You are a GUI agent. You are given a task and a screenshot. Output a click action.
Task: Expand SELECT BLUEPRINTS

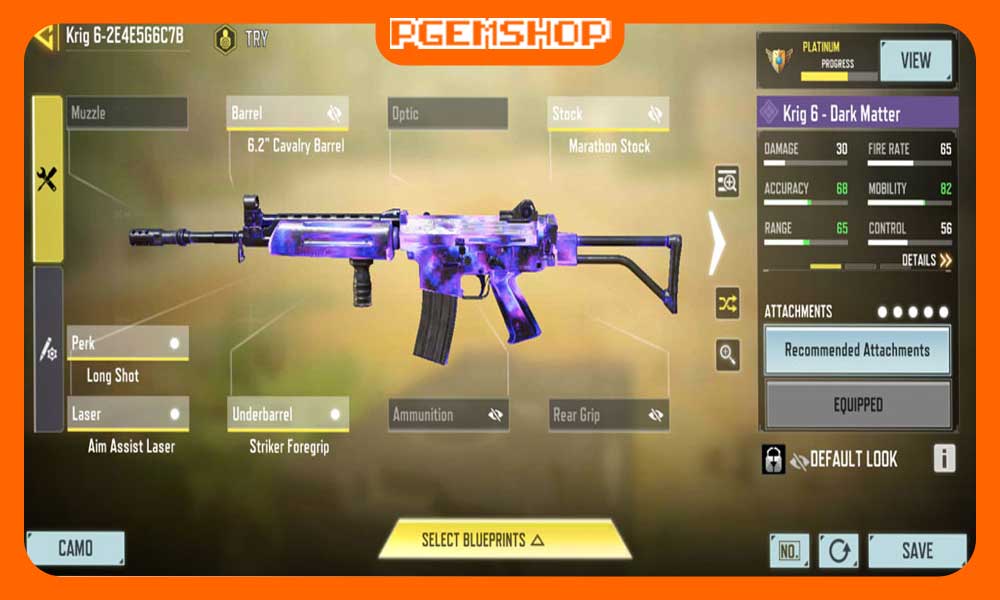click(x=504, y=540)
